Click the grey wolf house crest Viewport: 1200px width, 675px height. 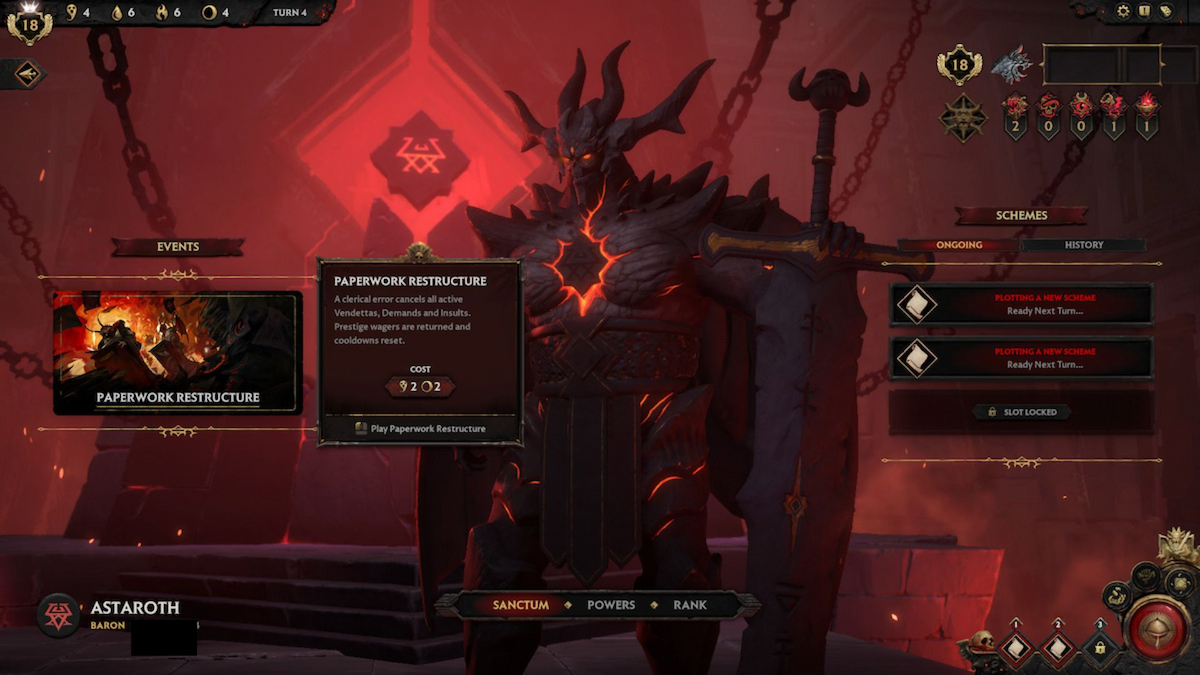coord(1011,65)
